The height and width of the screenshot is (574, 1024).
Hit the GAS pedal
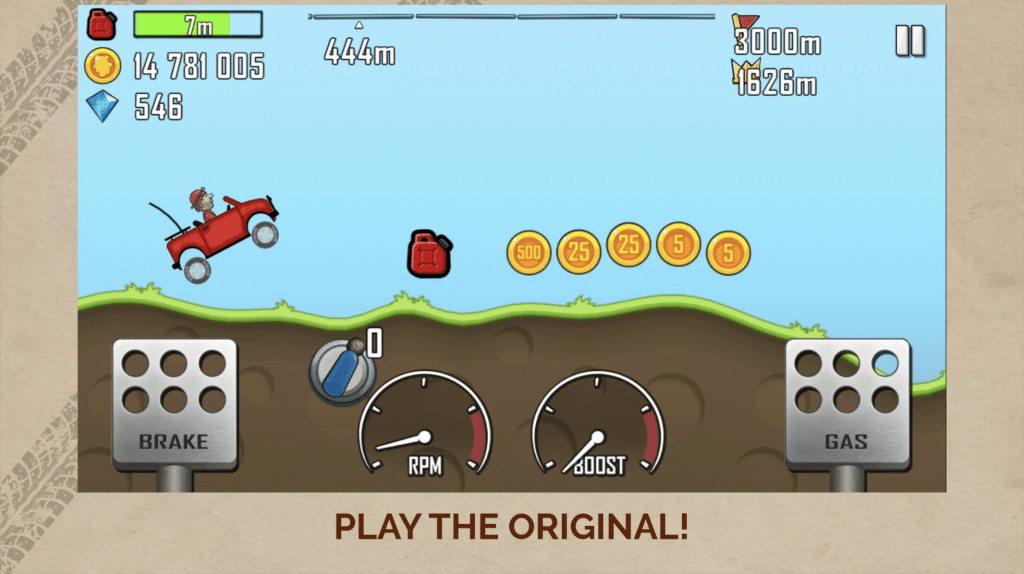(x=847, y=404)
